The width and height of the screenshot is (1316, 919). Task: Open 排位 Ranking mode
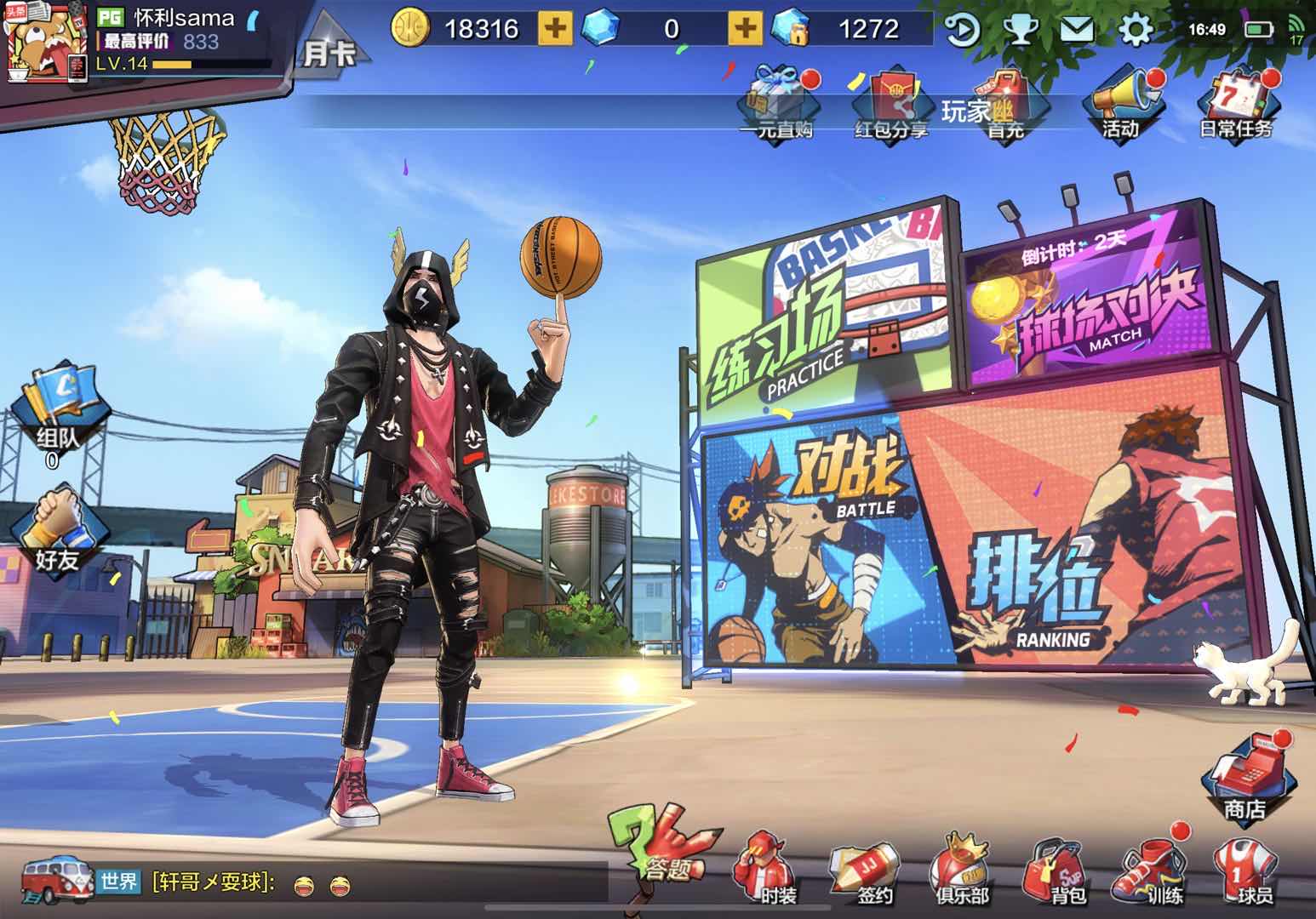tap(1038, 579)
